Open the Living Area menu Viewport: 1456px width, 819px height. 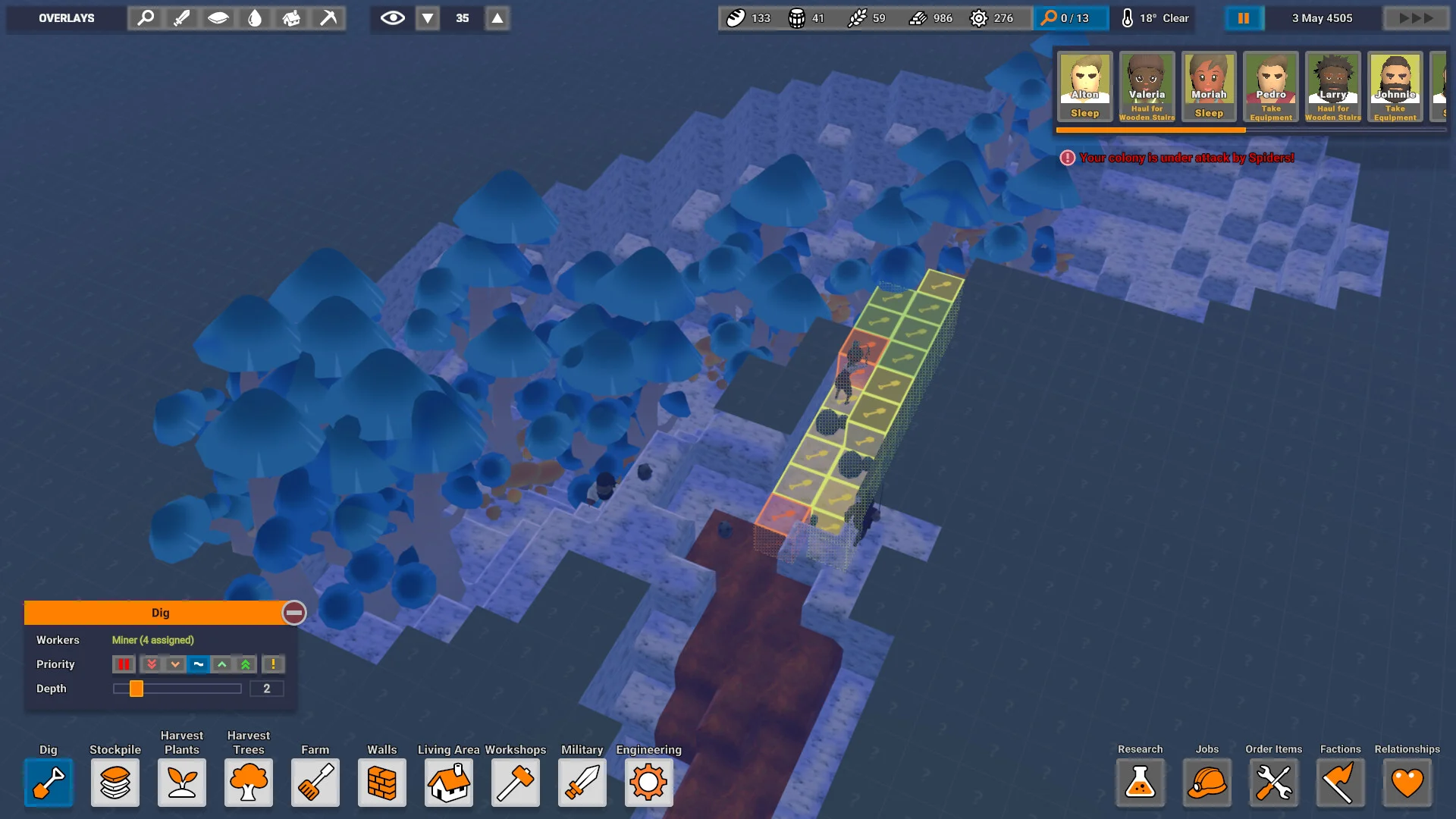click(x=449, y=782)
